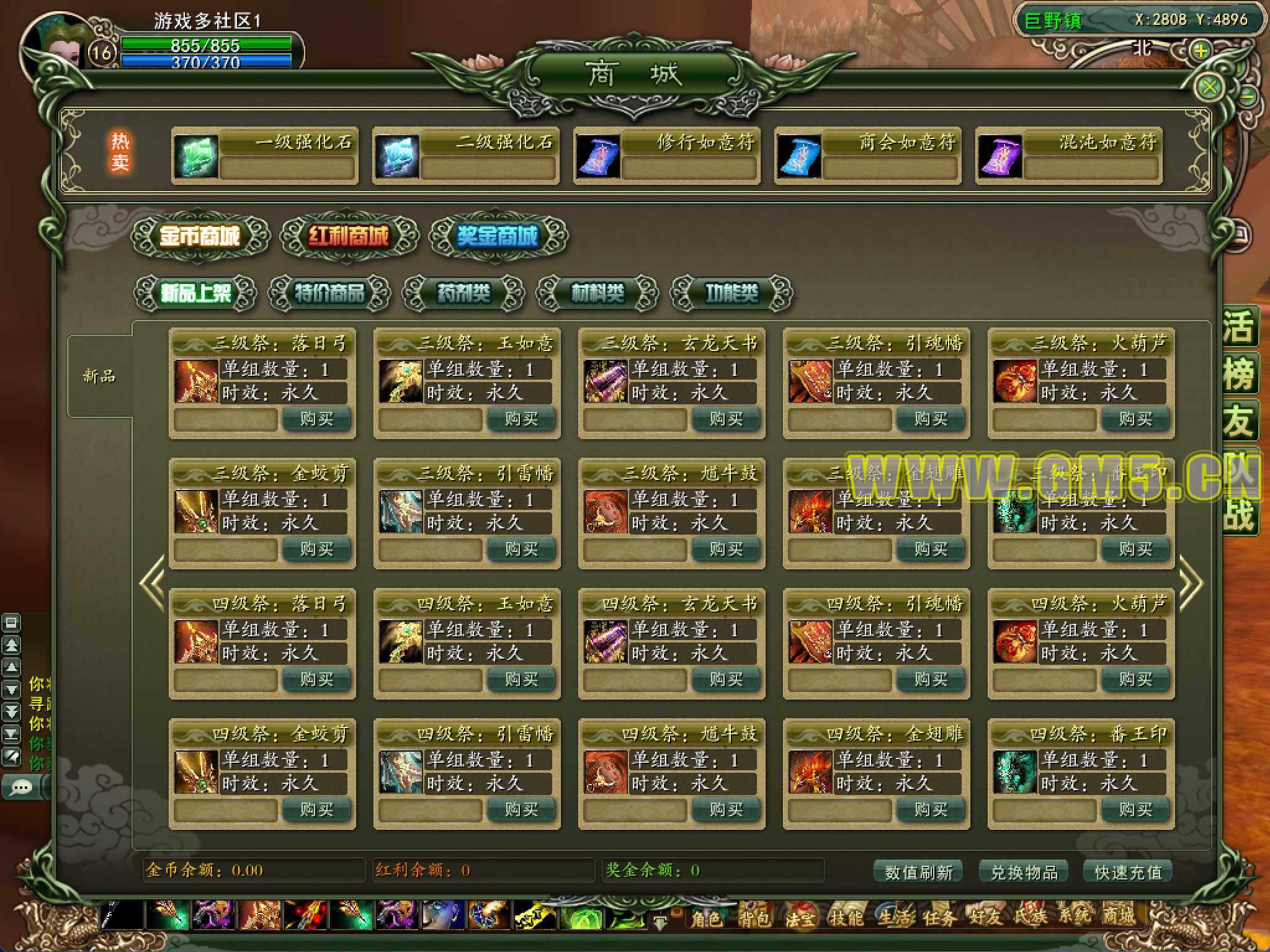Image resolution: width=1270 pixels, height=952 pixels.
Task: Purchase 四级祭：番王印
Action: pyautogui.click(x=1135, y=810)
